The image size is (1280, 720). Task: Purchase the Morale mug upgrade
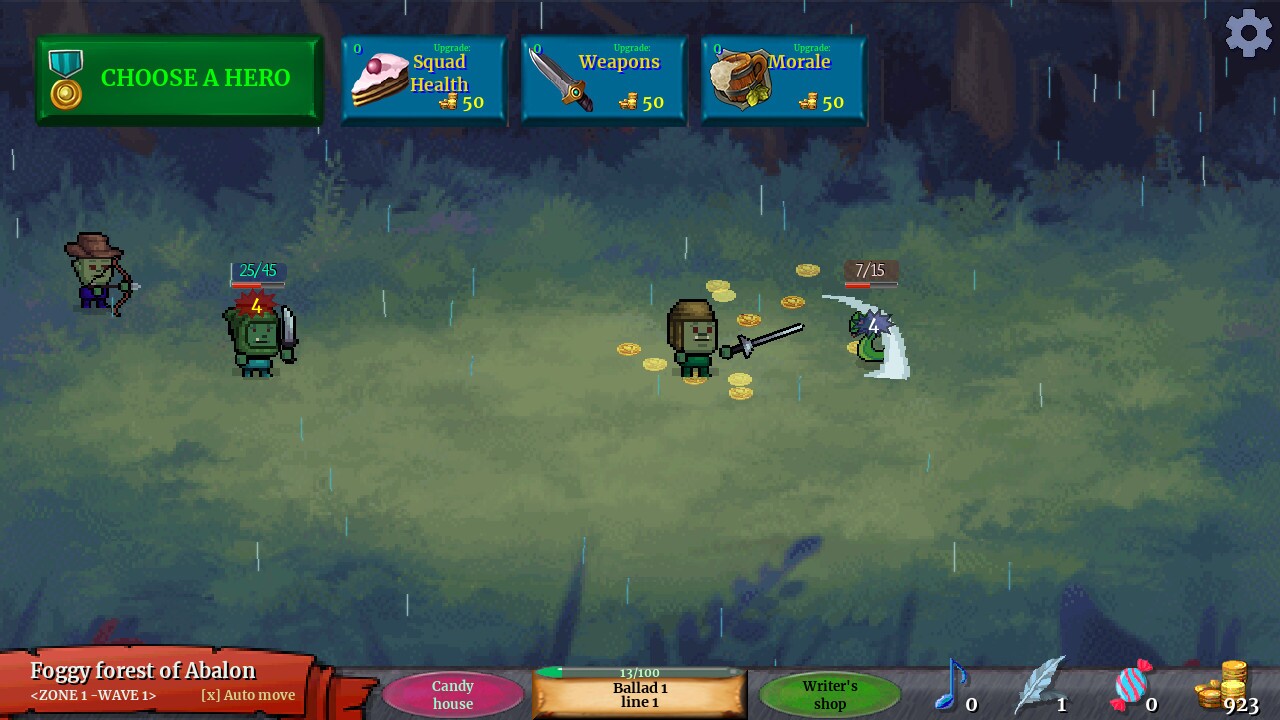pyautogui.click(x=783, y=80)
